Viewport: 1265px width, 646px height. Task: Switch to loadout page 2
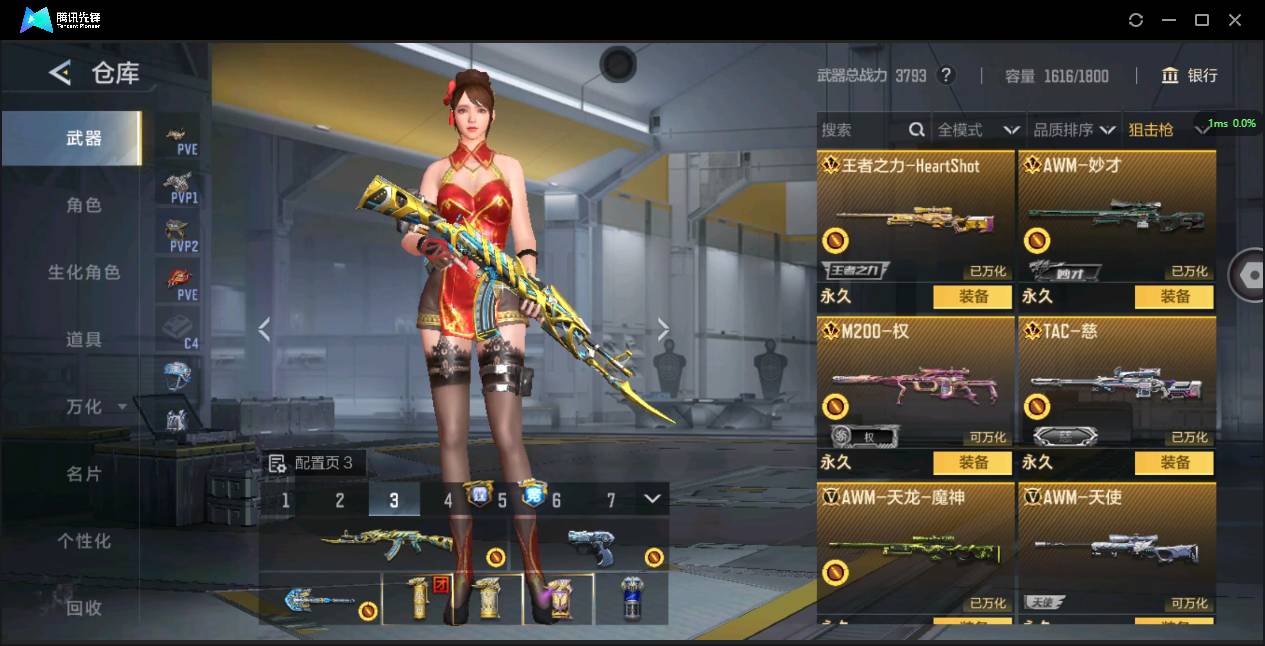coord(340,500)
